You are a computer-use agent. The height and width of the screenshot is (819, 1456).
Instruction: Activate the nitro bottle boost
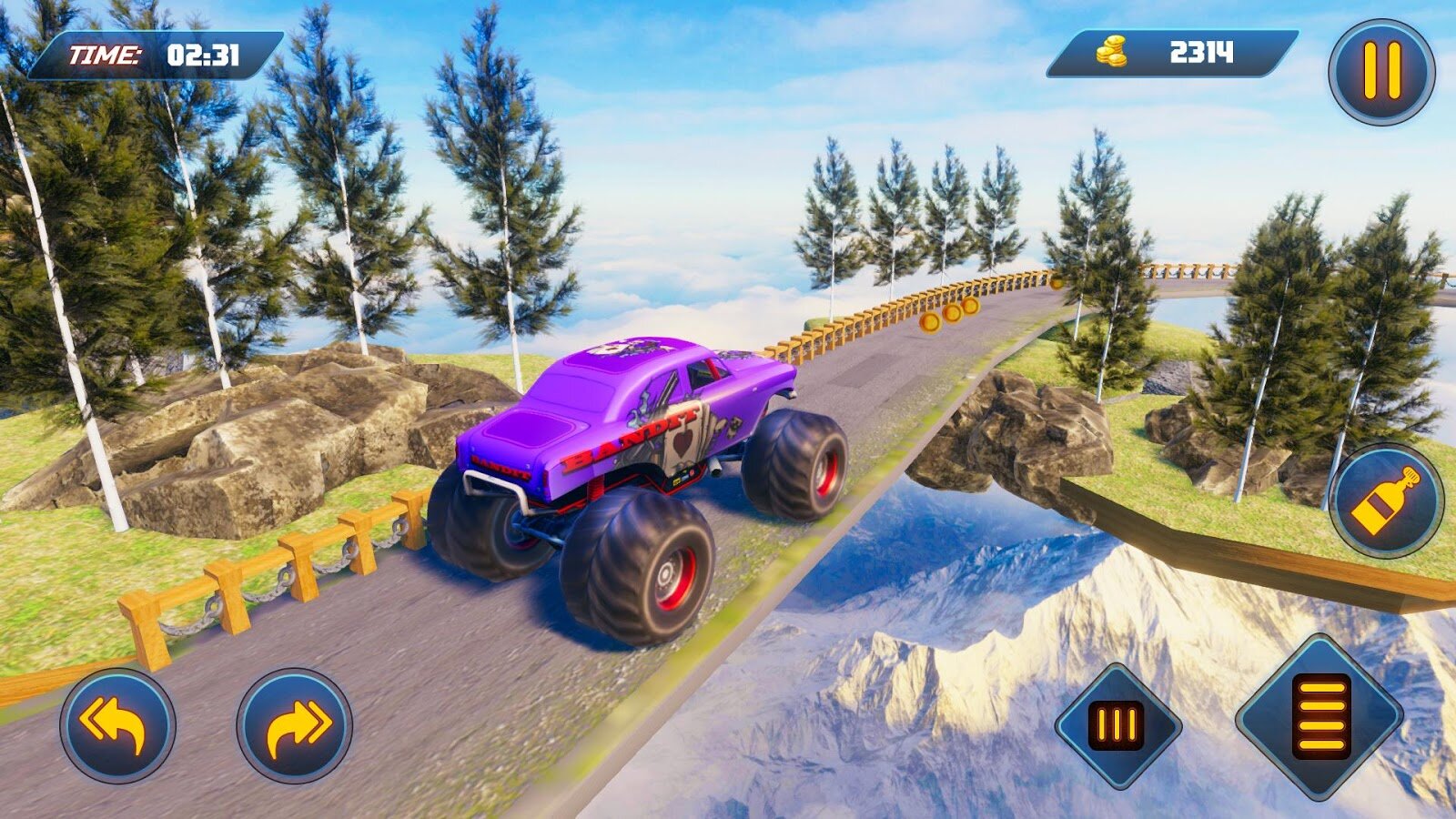(1385, 500)
